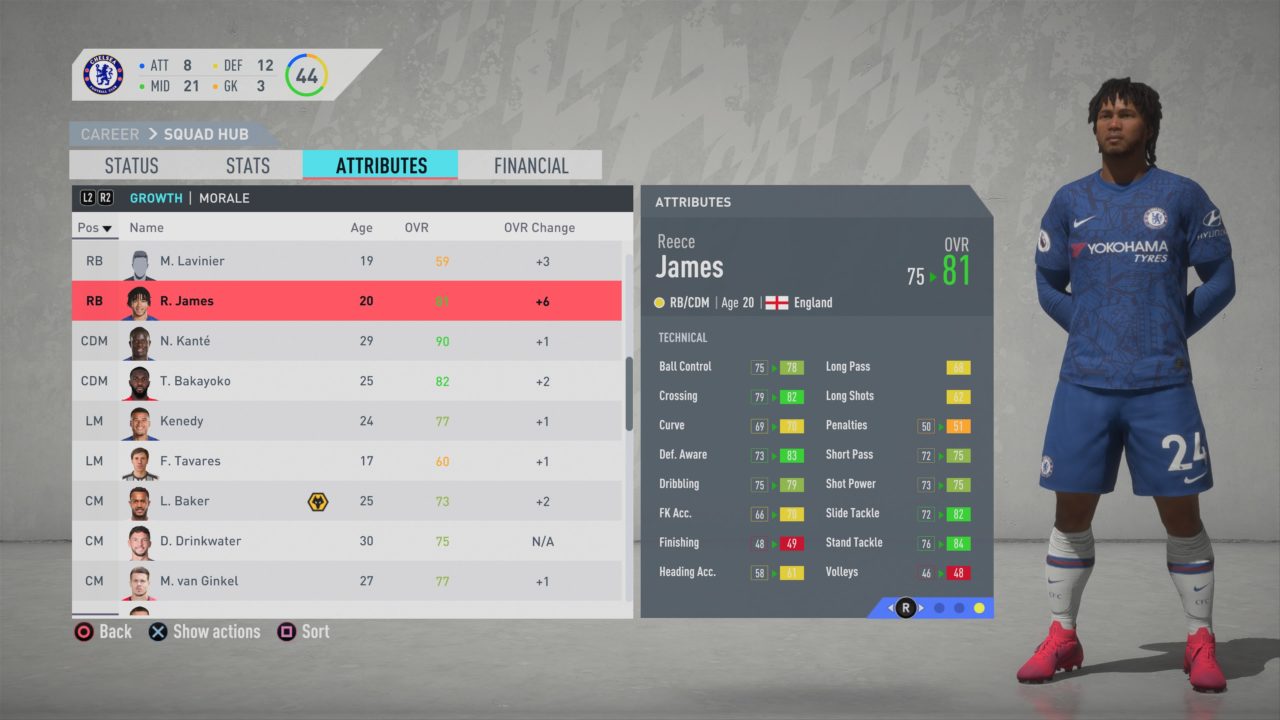The width and height of the screenshot is (1280, 720).
Task: Click the L2 button icon
Action: (x=86, y=198)
